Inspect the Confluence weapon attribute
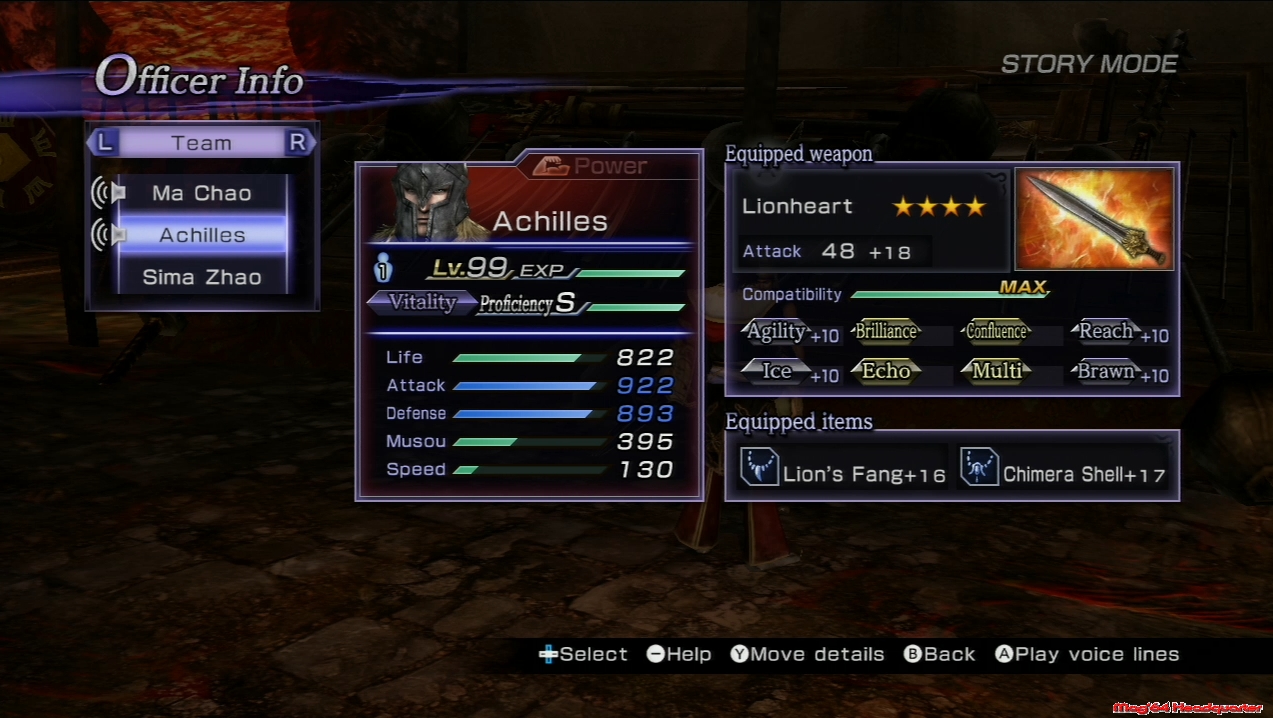Screen dimensions: 1273x718 pyautogui.click(x=996, y=332)
